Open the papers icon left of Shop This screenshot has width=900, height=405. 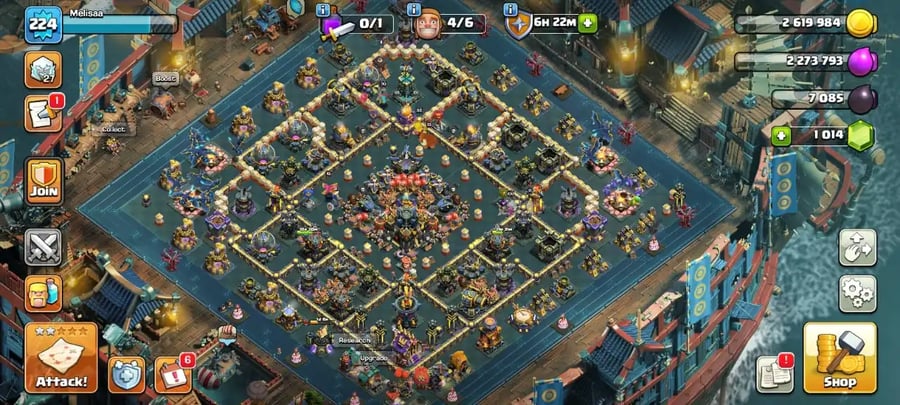tap(775, 372)
